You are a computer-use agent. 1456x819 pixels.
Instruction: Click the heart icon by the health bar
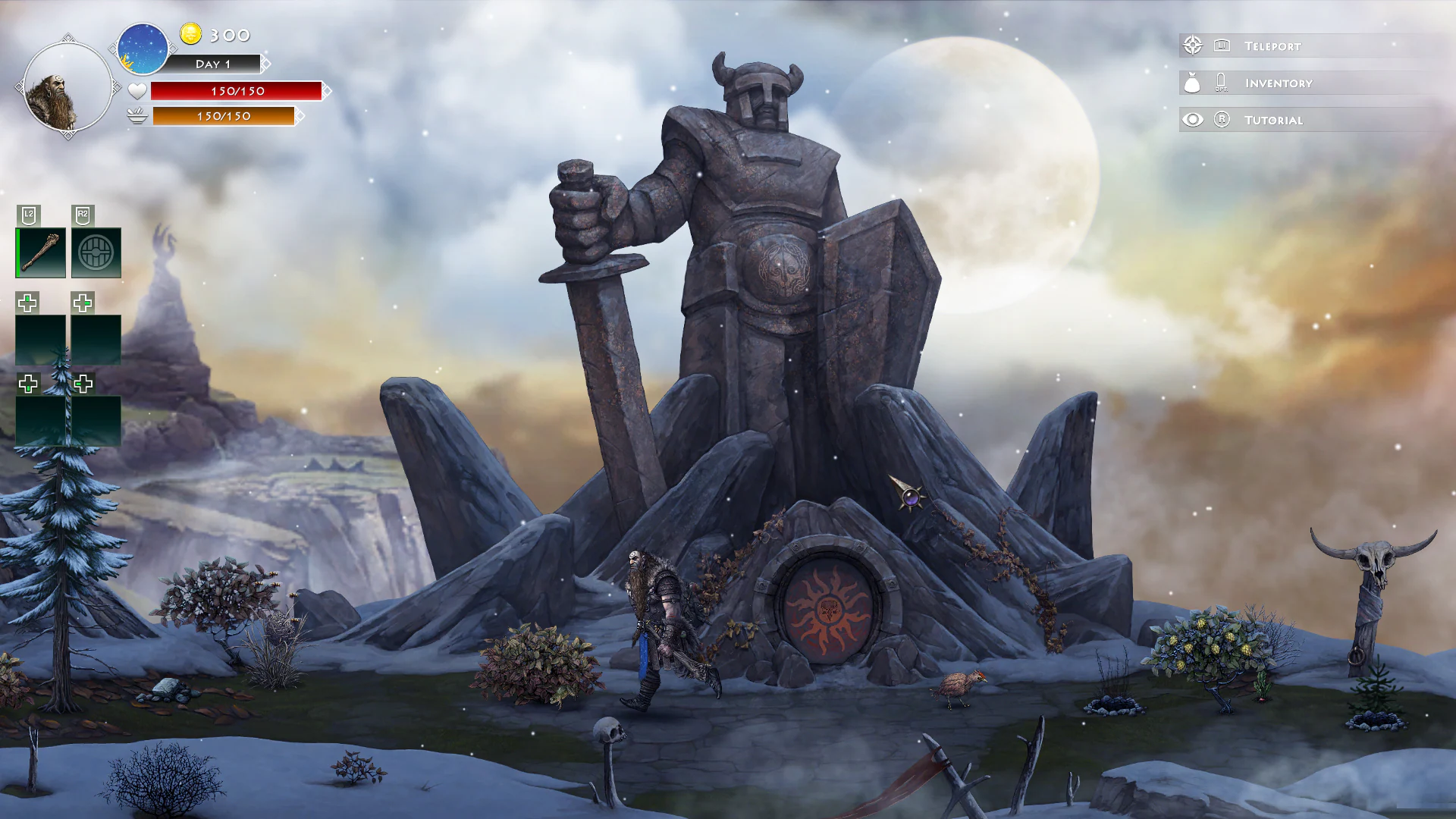click(x=136, y=91)
